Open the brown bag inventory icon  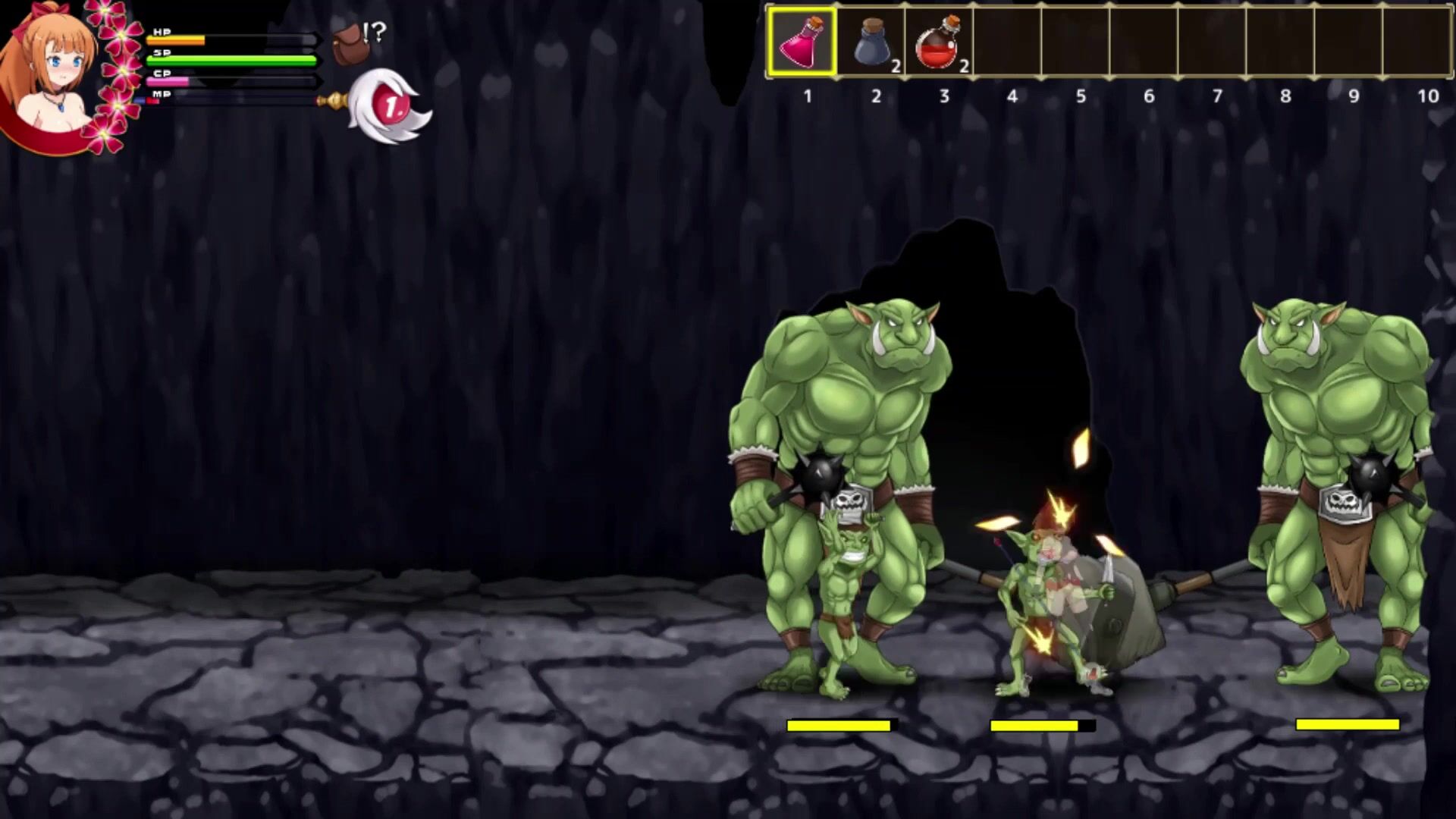tap(347, 43)
